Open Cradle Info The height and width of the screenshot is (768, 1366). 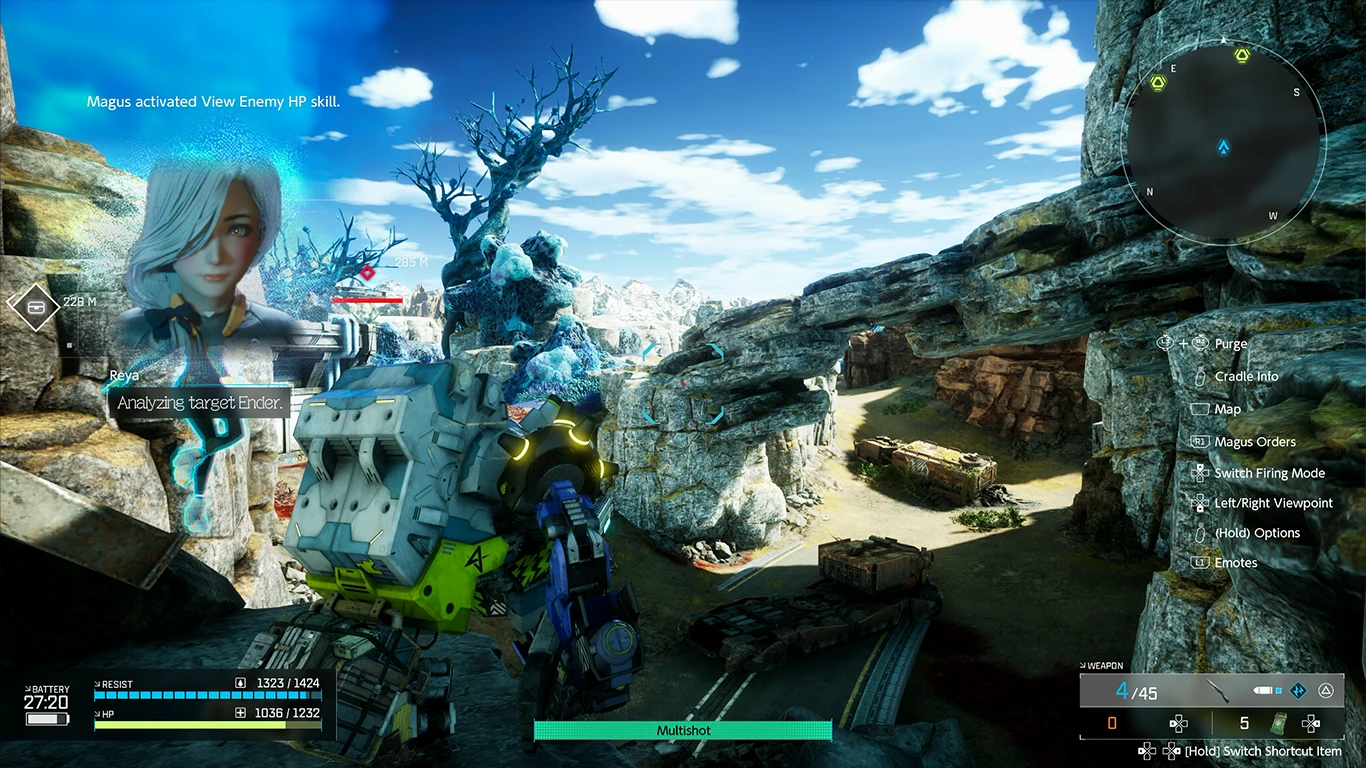1245,377
